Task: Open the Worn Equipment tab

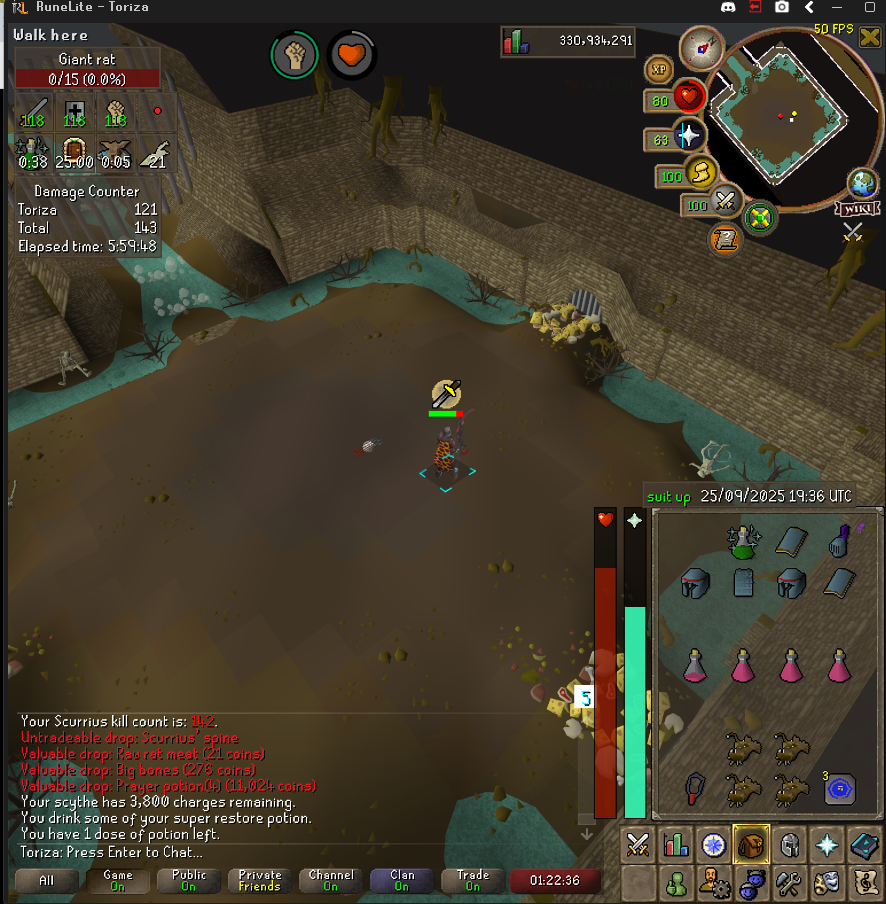Action: pyautogui.click(x=790, y=846)
